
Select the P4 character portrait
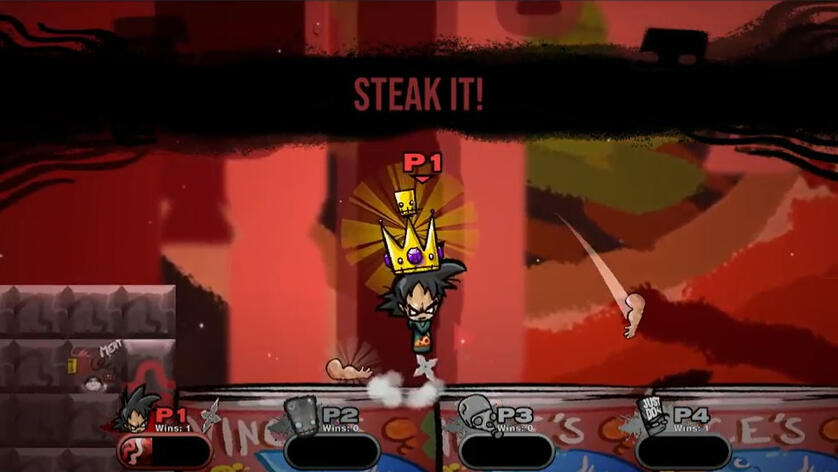coord(652,411)
